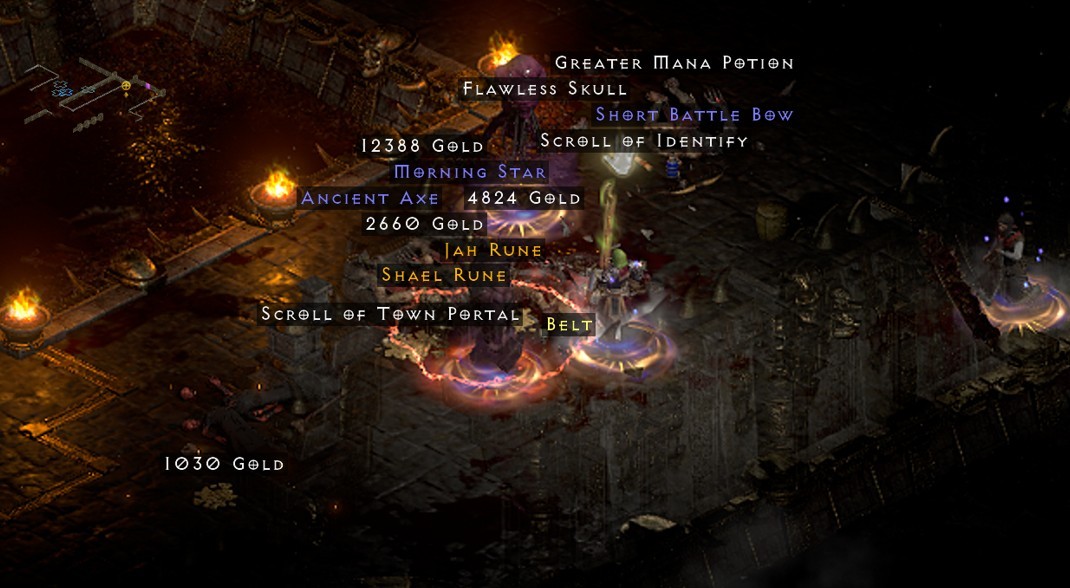Pick up the Scroll of Town Portal
This screenshot has width=1070, height=588.
[390, 314]
